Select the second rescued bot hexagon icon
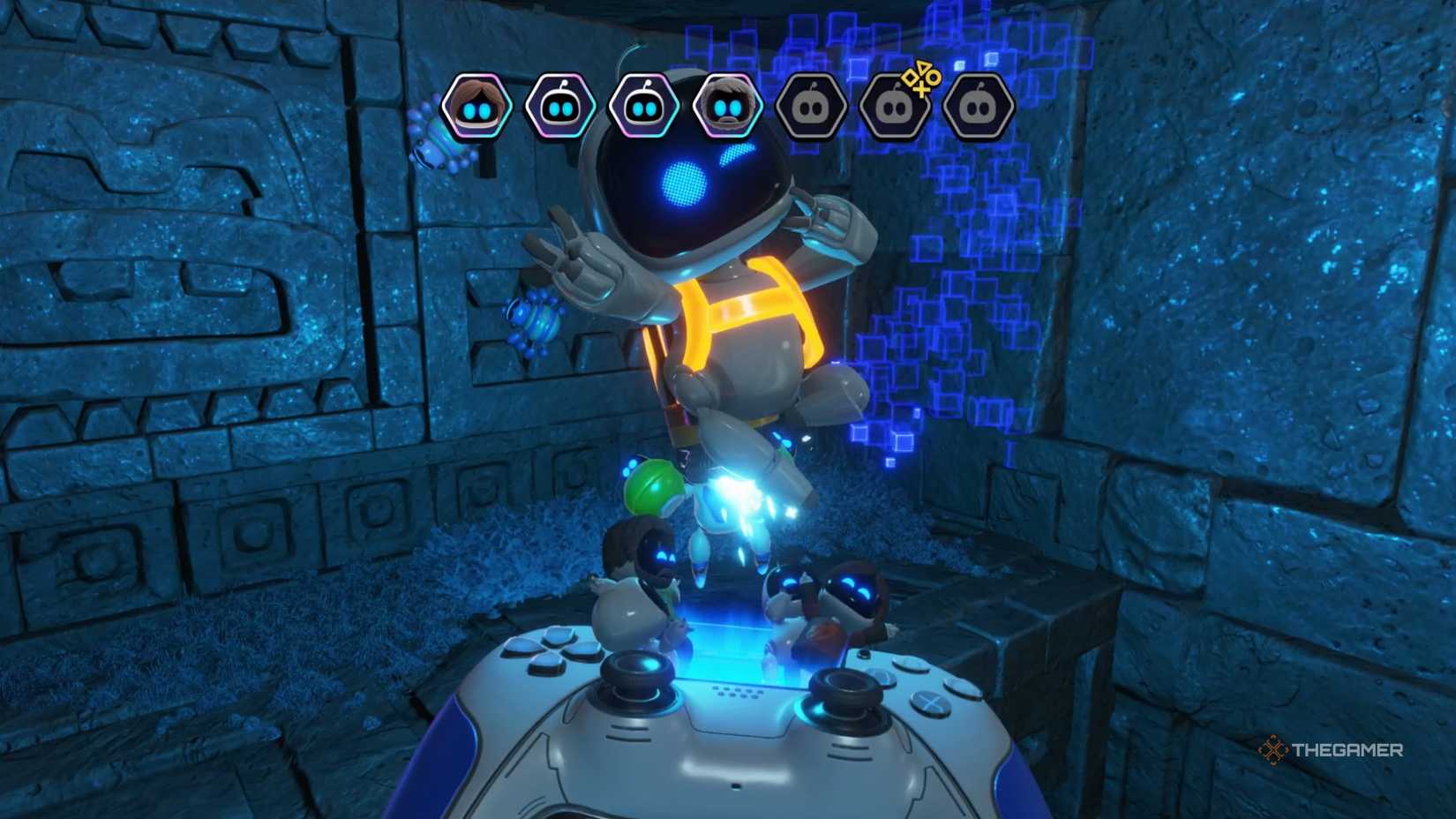Image resolution: width=1456 pixels, height=819 pixels. point(560,105)
